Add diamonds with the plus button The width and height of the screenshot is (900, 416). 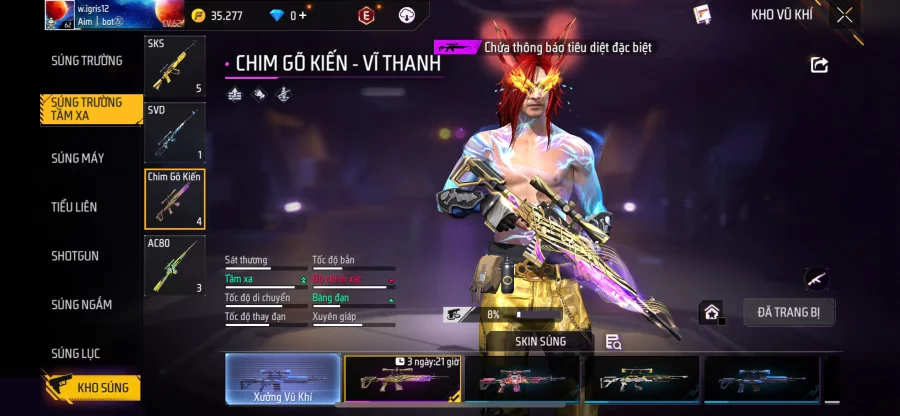[303, 16]
